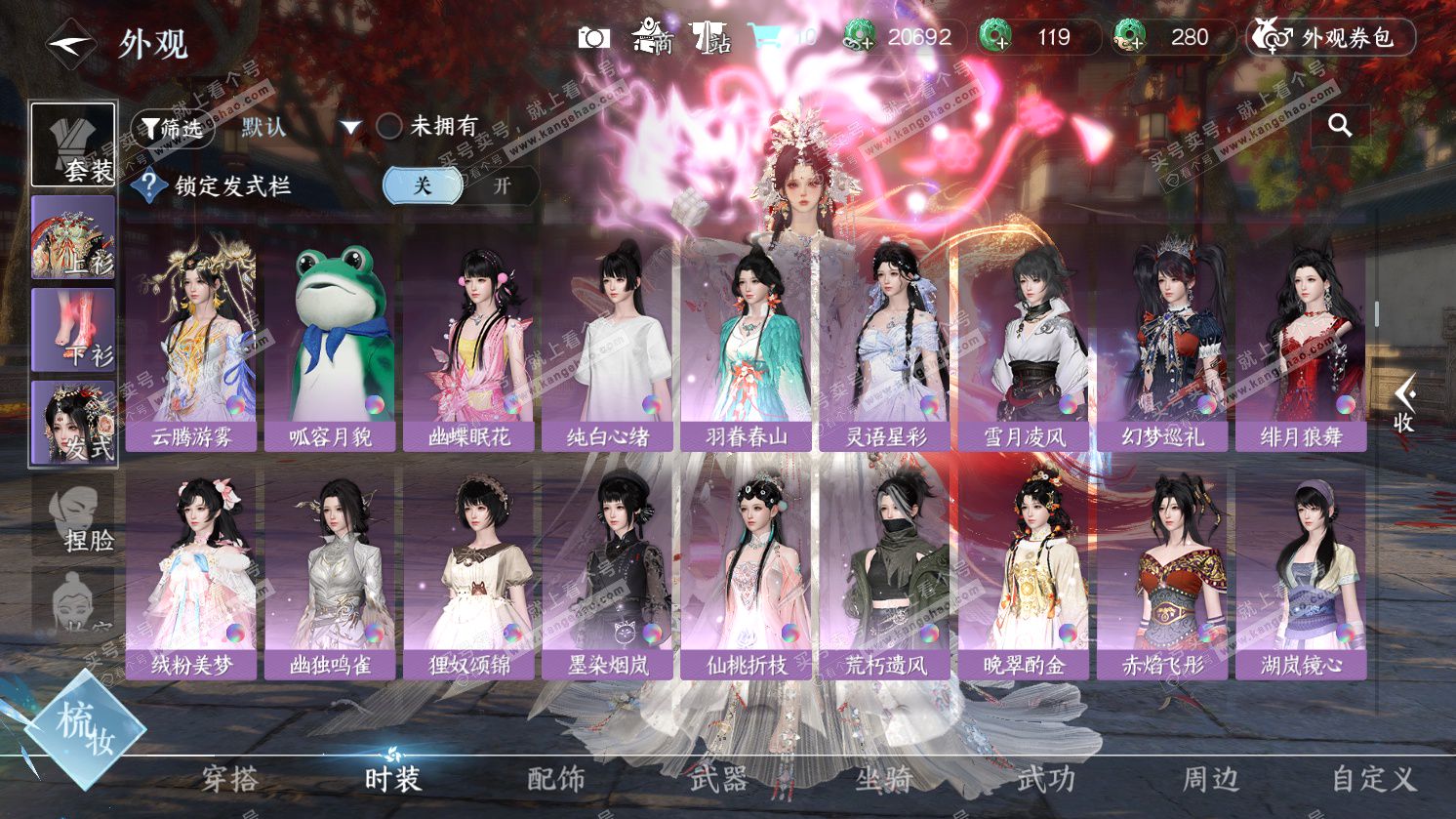Tick the 未拥有 checkbox
Viewport: 1456px width, 819px height.
pos(389,127)
